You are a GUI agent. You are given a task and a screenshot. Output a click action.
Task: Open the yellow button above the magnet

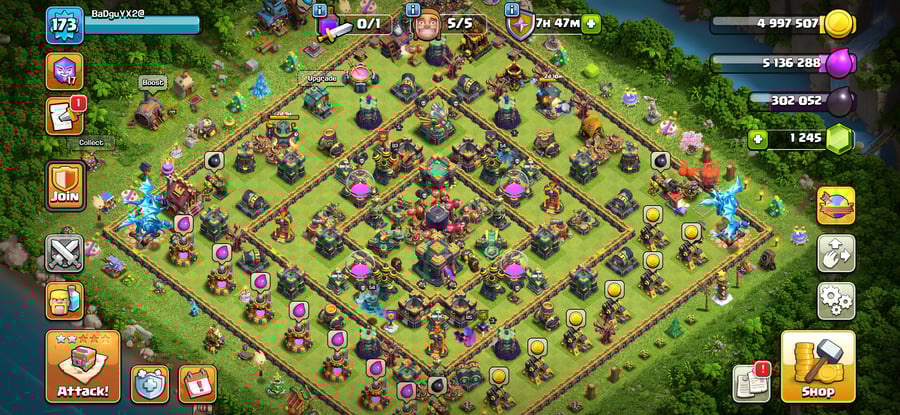coord(836,206)
